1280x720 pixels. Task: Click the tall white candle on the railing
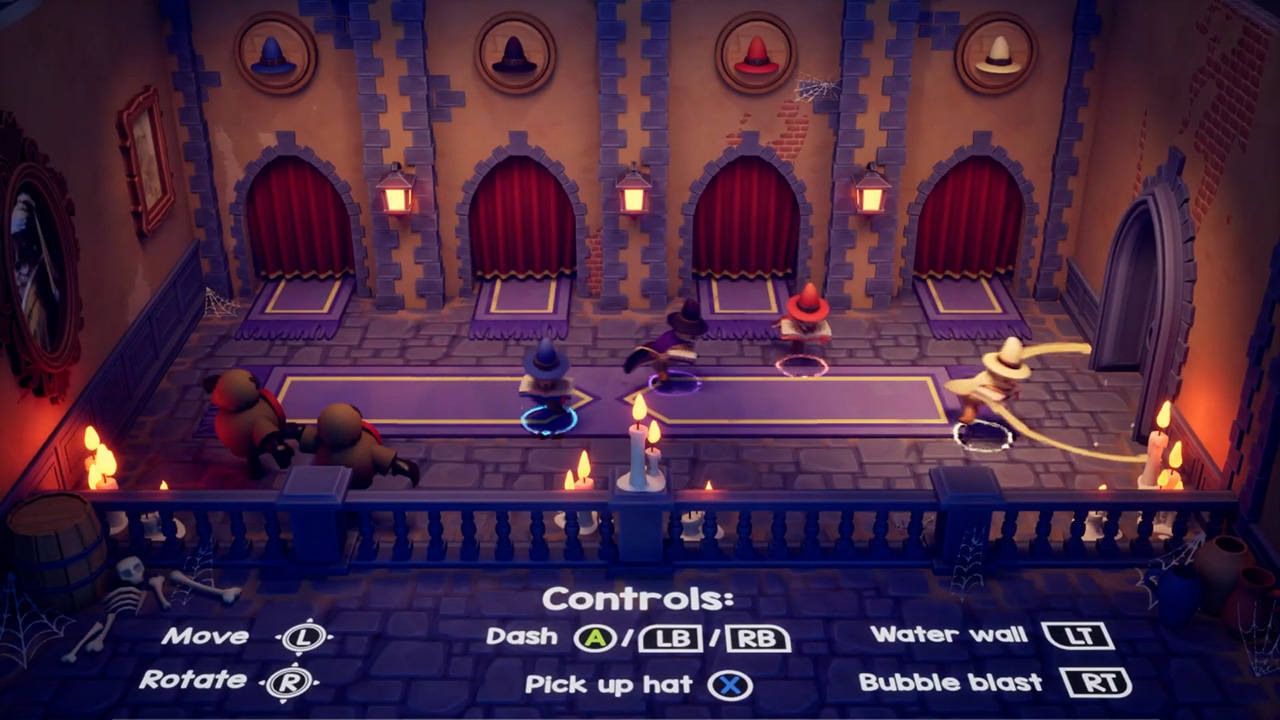[x=640, y=455]
